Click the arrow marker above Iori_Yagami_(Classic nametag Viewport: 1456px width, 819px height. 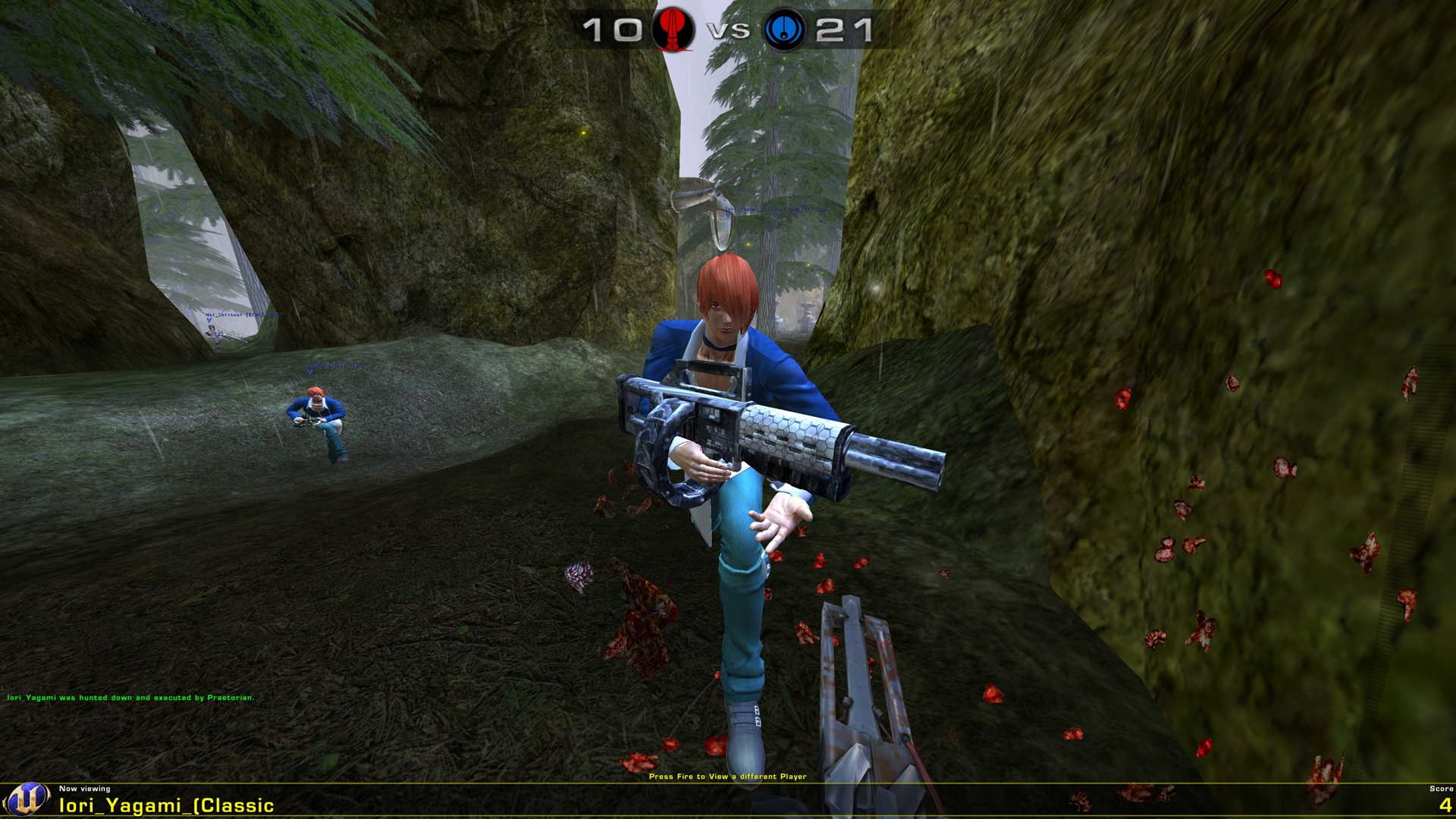pos(728,215)
